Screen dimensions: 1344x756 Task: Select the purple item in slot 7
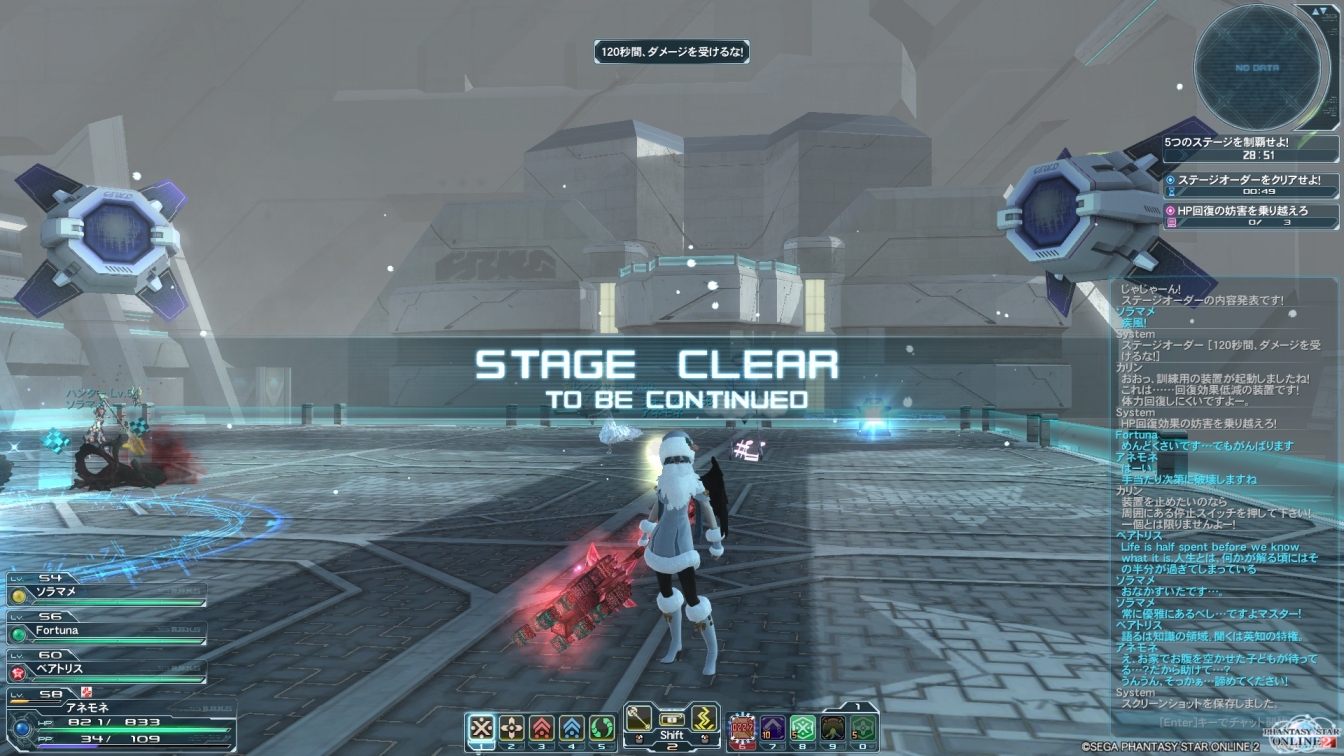[772, 727]
